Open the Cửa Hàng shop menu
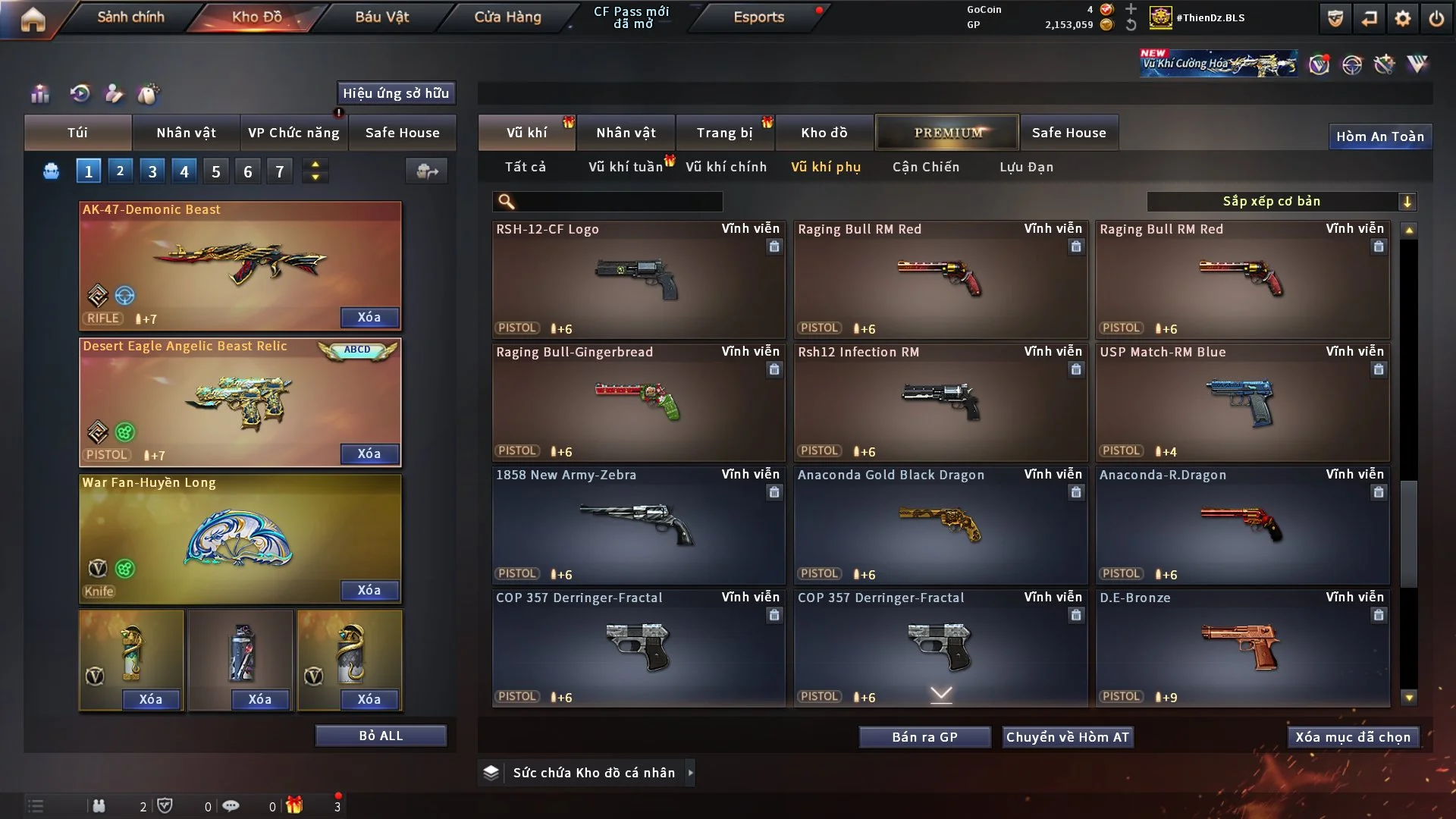Image resolution: width=1456 pixels, height=819 pixels. point(507,17)
